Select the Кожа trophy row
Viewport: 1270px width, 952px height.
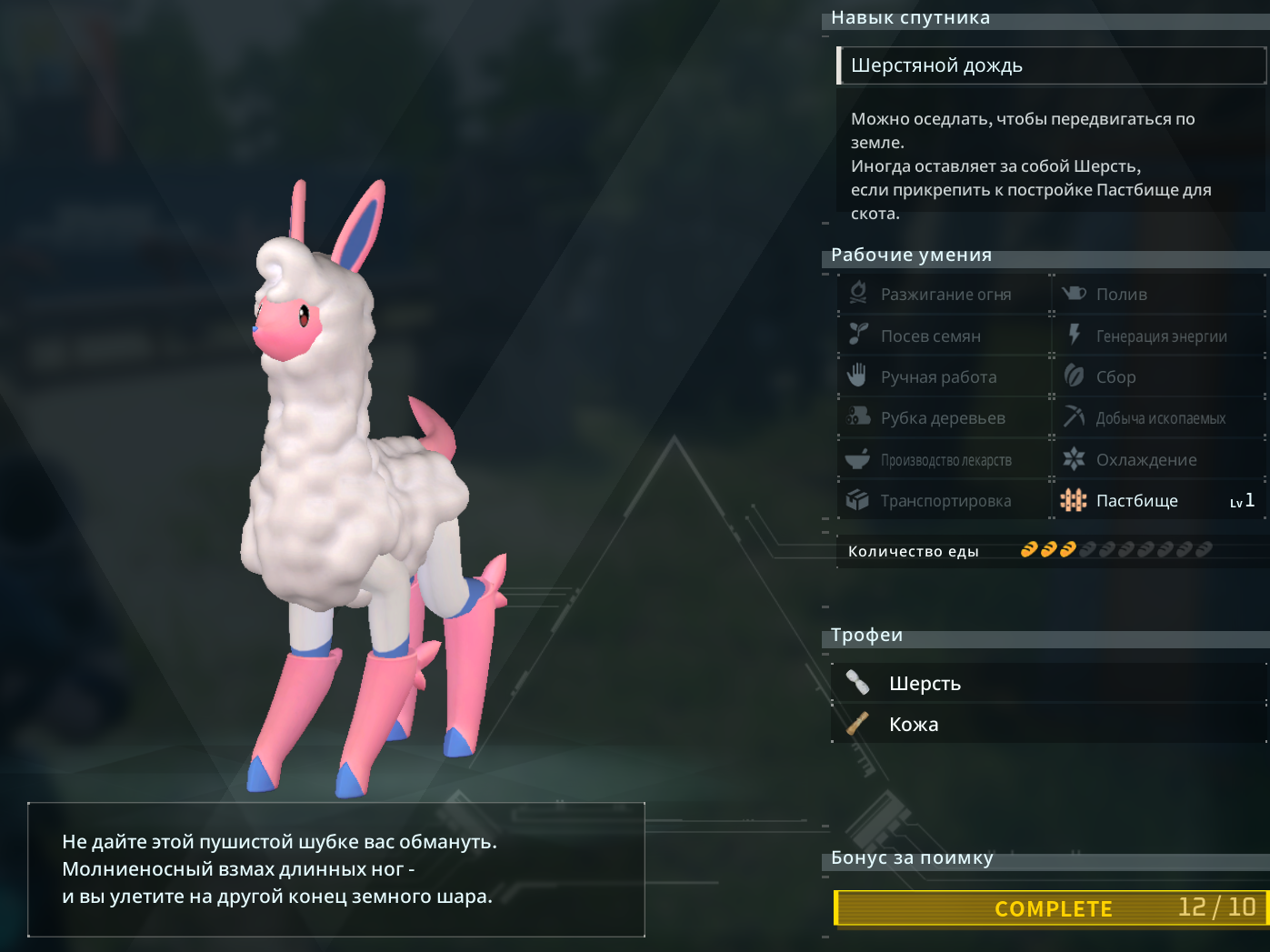coord(1048,725)
